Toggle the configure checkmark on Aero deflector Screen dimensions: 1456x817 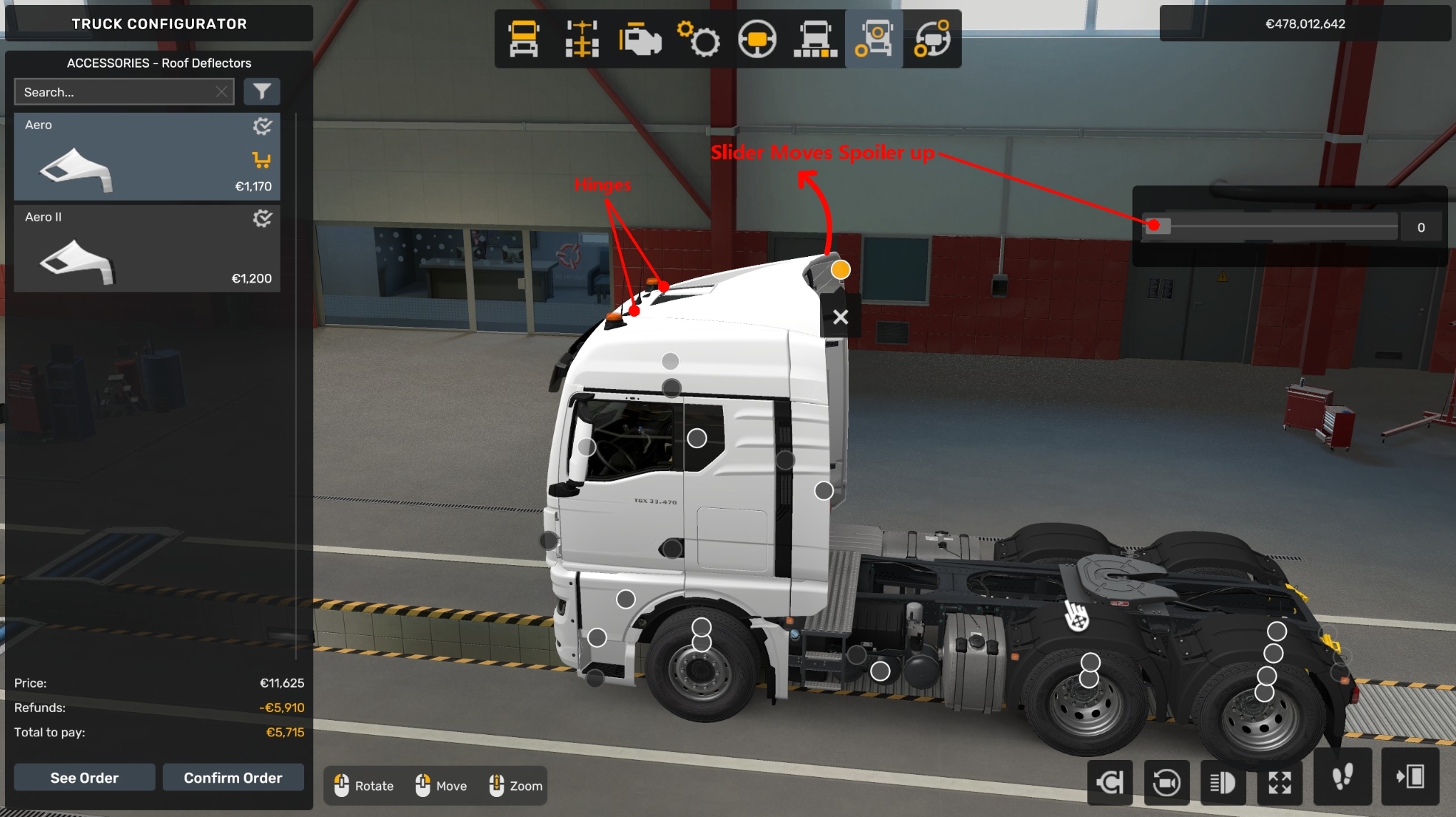click(x=263, y=126)
